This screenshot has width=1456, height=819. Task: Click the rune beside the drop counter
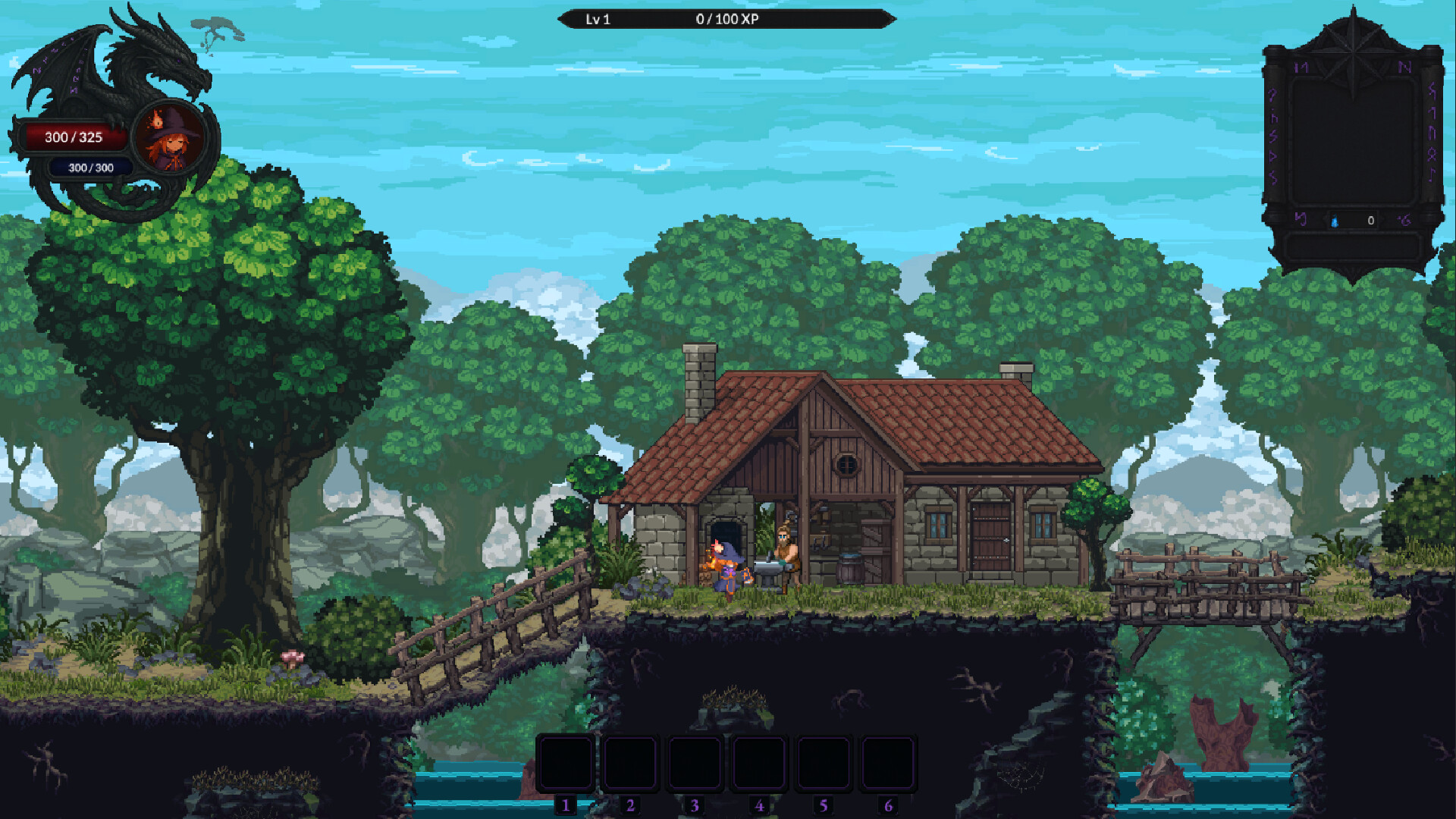pos(1404,221)
